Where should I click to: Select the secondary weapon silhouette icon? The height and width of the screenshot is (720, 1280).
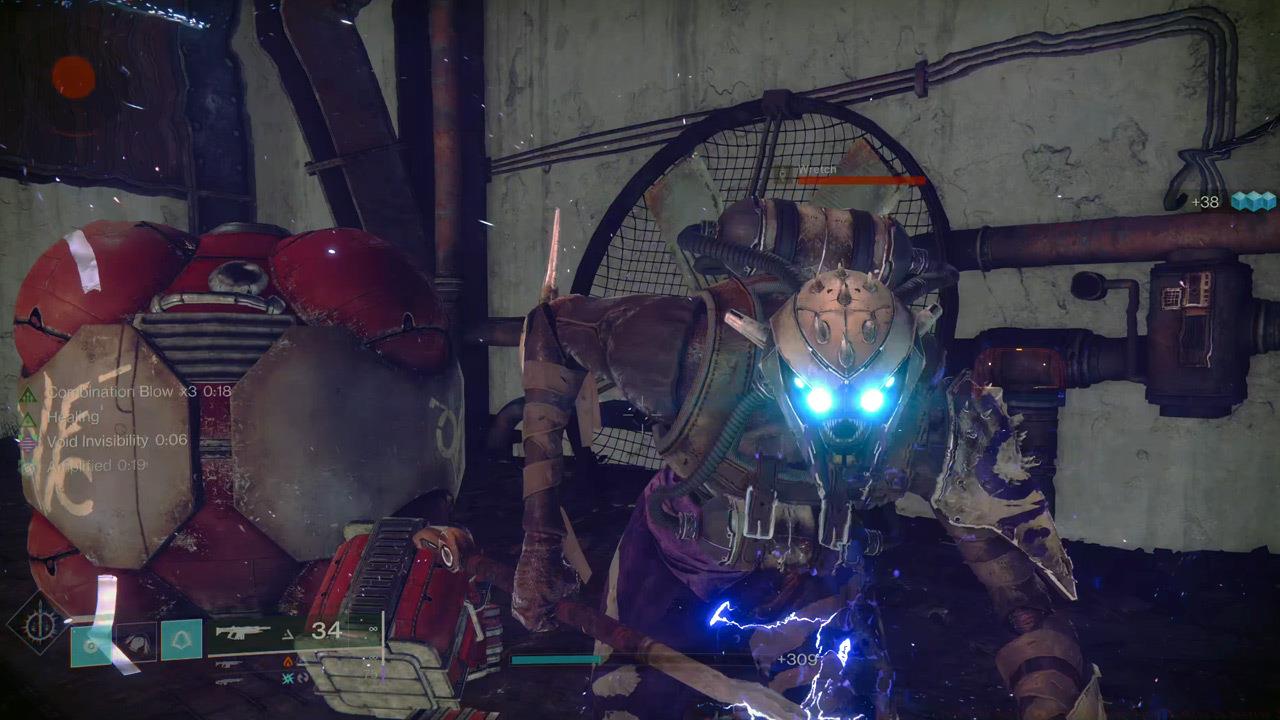pos(227,664)
